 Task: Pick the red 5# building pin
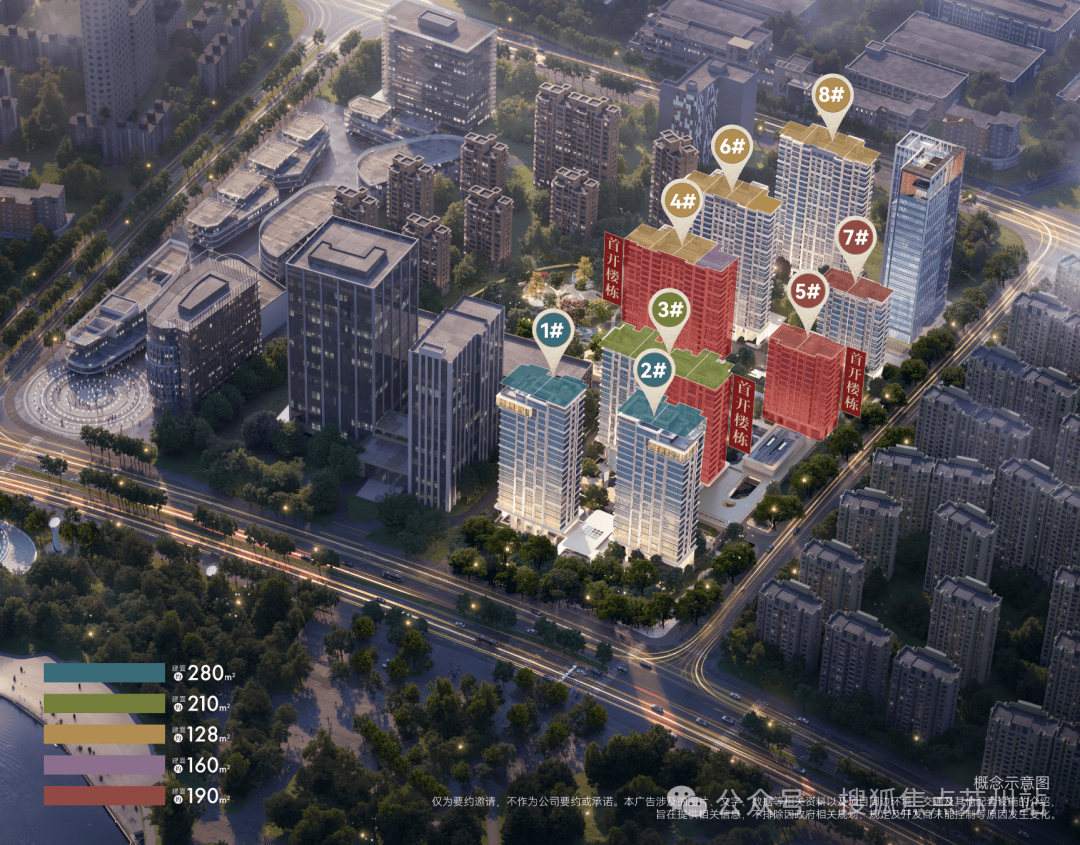pyautogui.click(x=807, y=292)
